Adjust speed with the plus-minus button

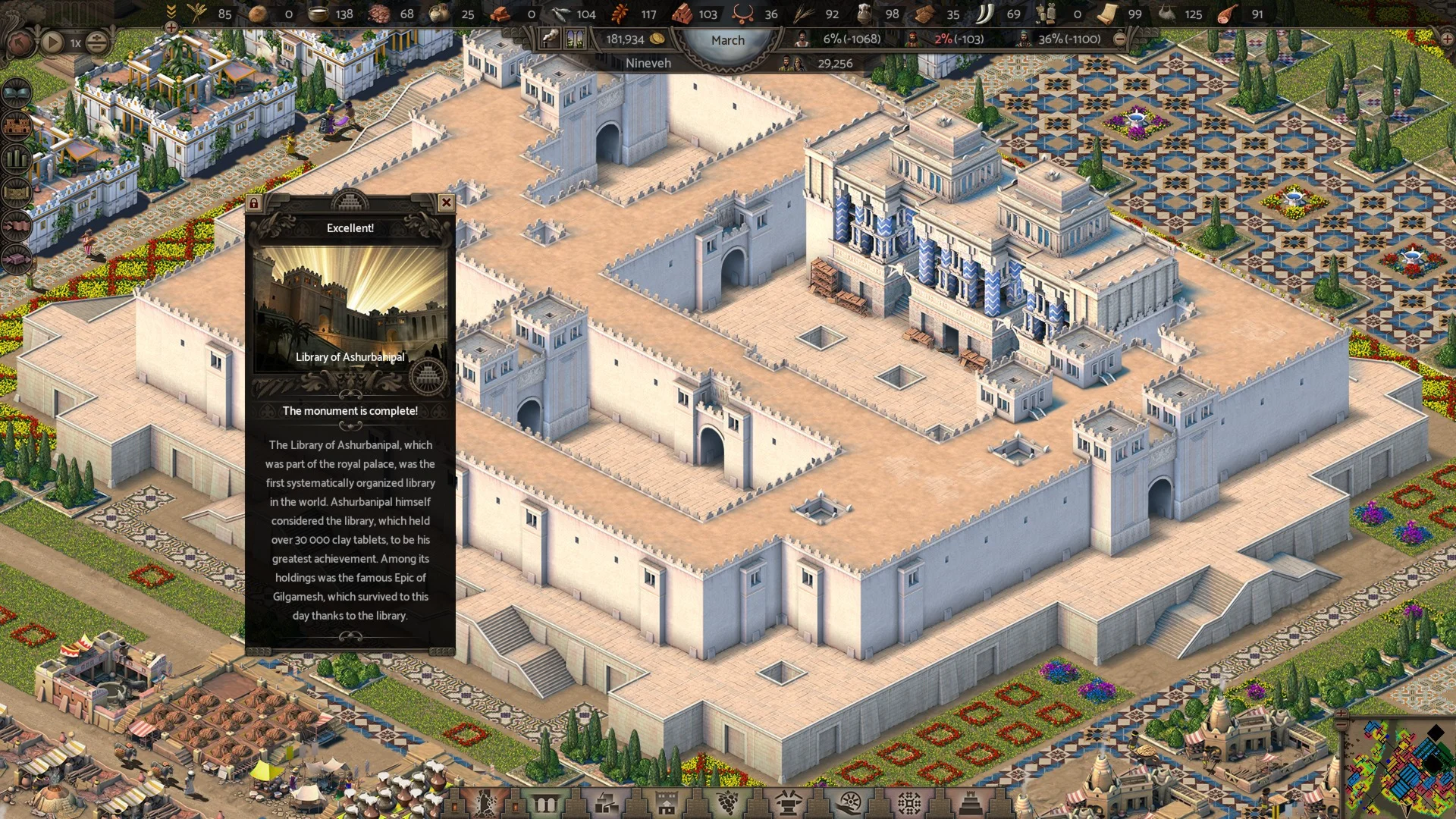coord(96,42)
